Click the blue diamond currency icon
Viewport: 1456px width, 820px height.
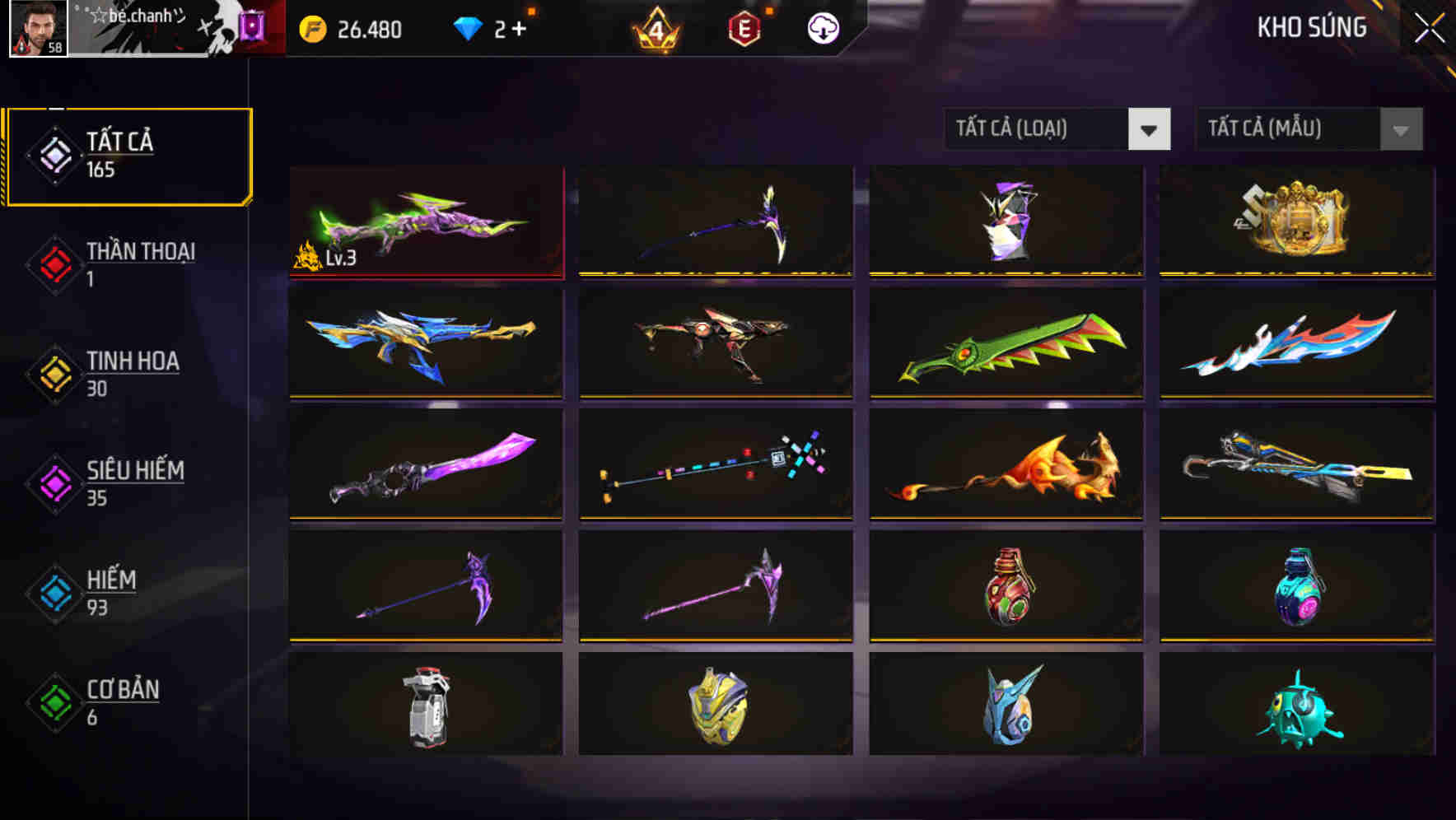[x=468, y=29]
